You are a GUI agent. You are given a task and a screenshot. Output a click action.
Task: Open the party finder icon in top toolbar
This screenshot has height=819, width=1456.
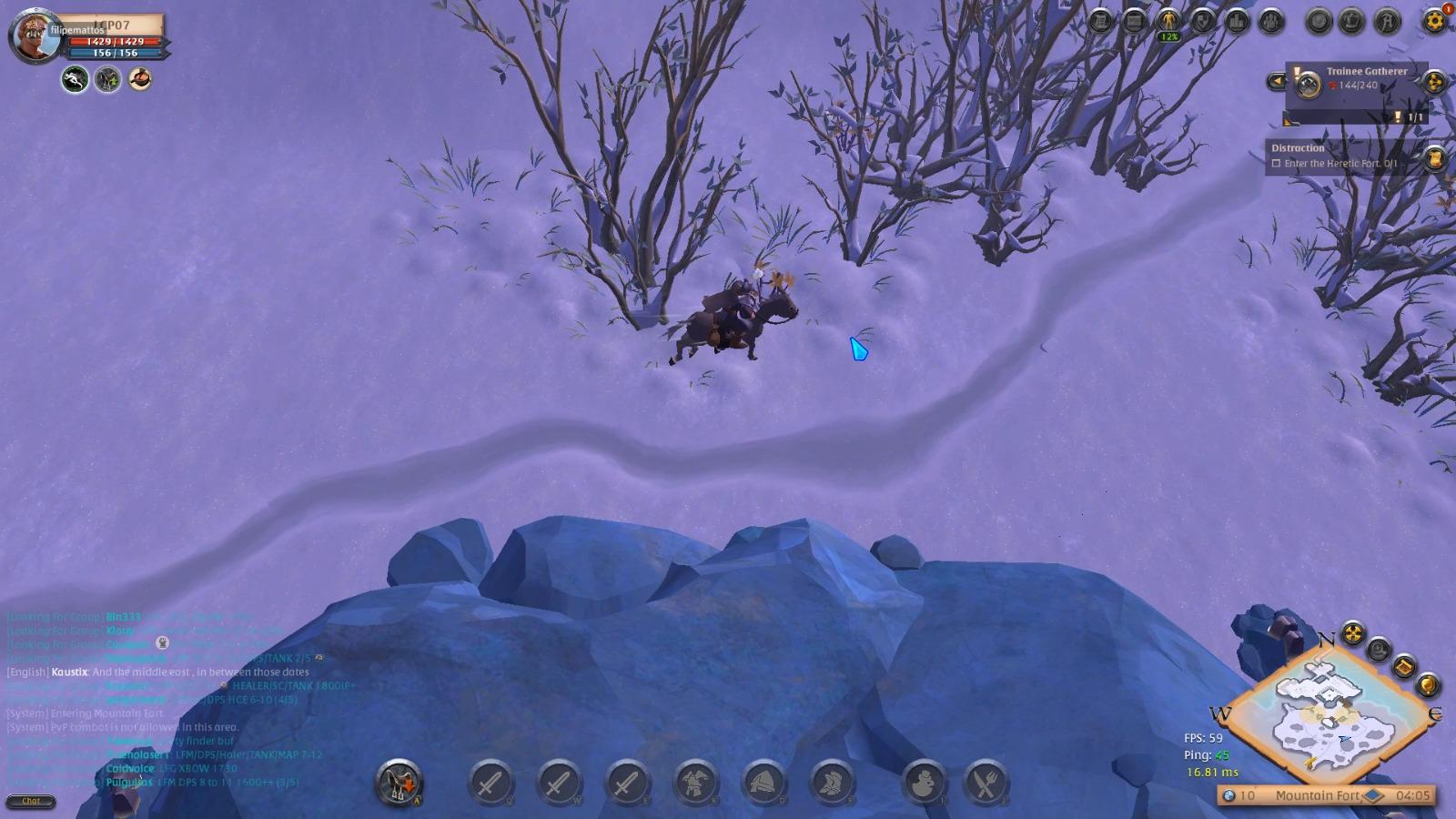tap(1269, 21)
